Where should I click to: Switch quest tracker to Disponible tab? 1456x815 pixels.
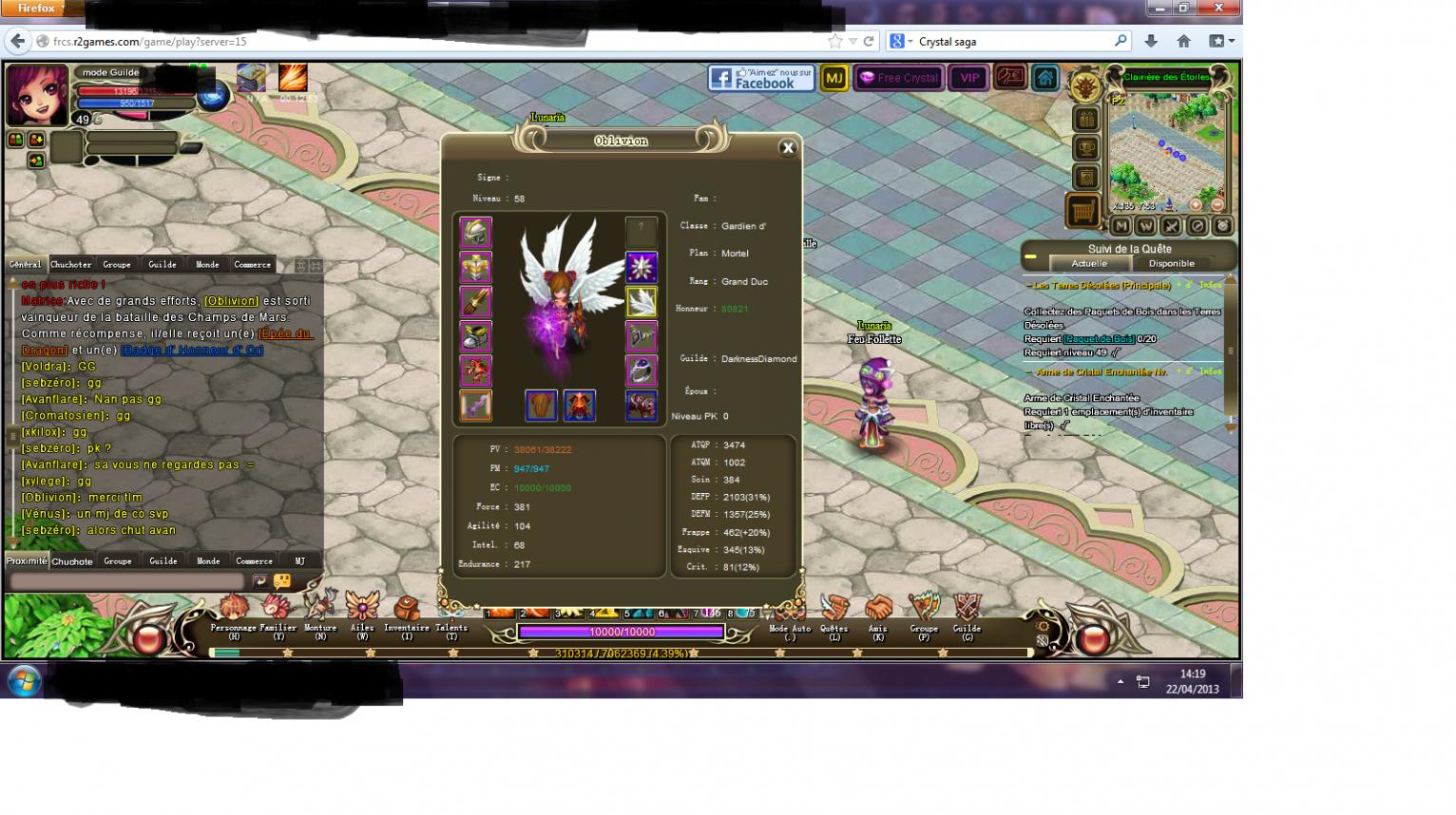coord(1171,264)
